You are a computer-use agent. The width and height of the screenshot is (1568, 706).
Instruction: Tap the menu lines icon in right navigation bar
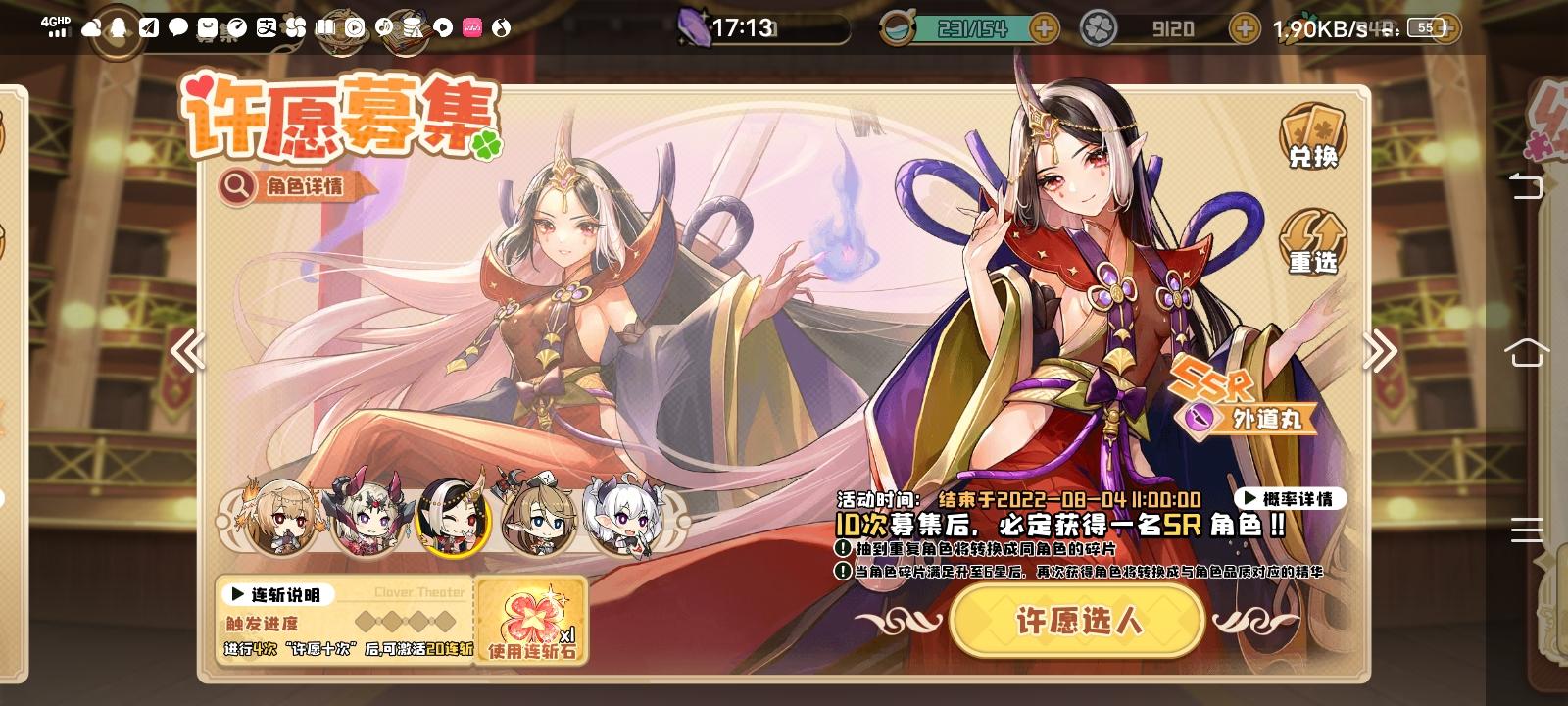click(x=1525, y=529)
